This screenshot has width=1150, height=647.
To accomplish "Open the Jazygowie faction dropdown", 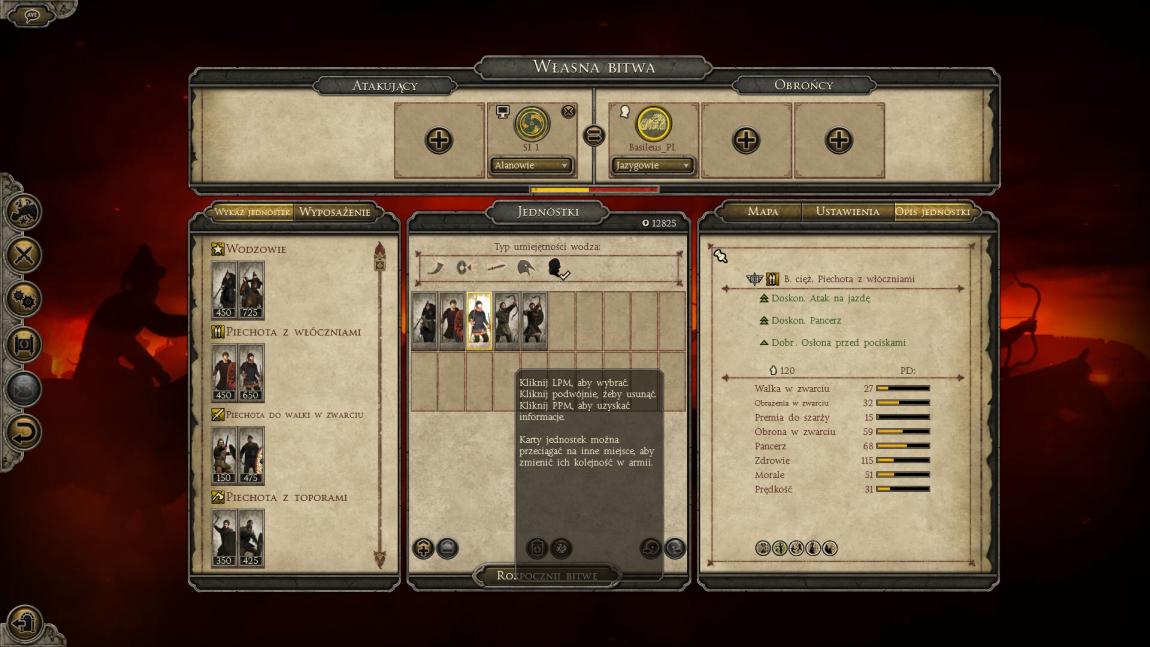I will [653, 165].
